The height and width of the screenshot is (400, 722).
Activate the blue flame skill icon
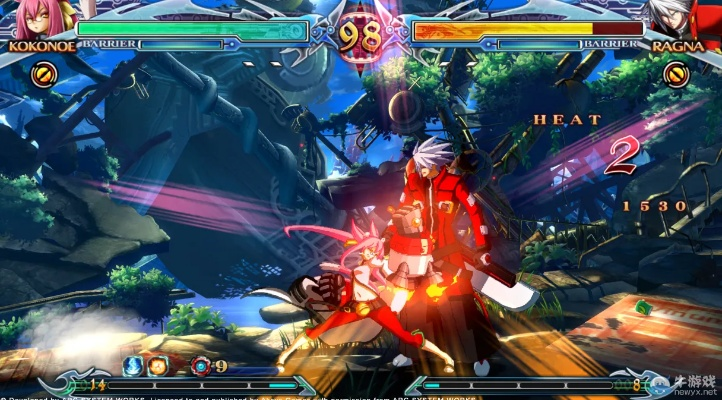click(x=132, y=365)
